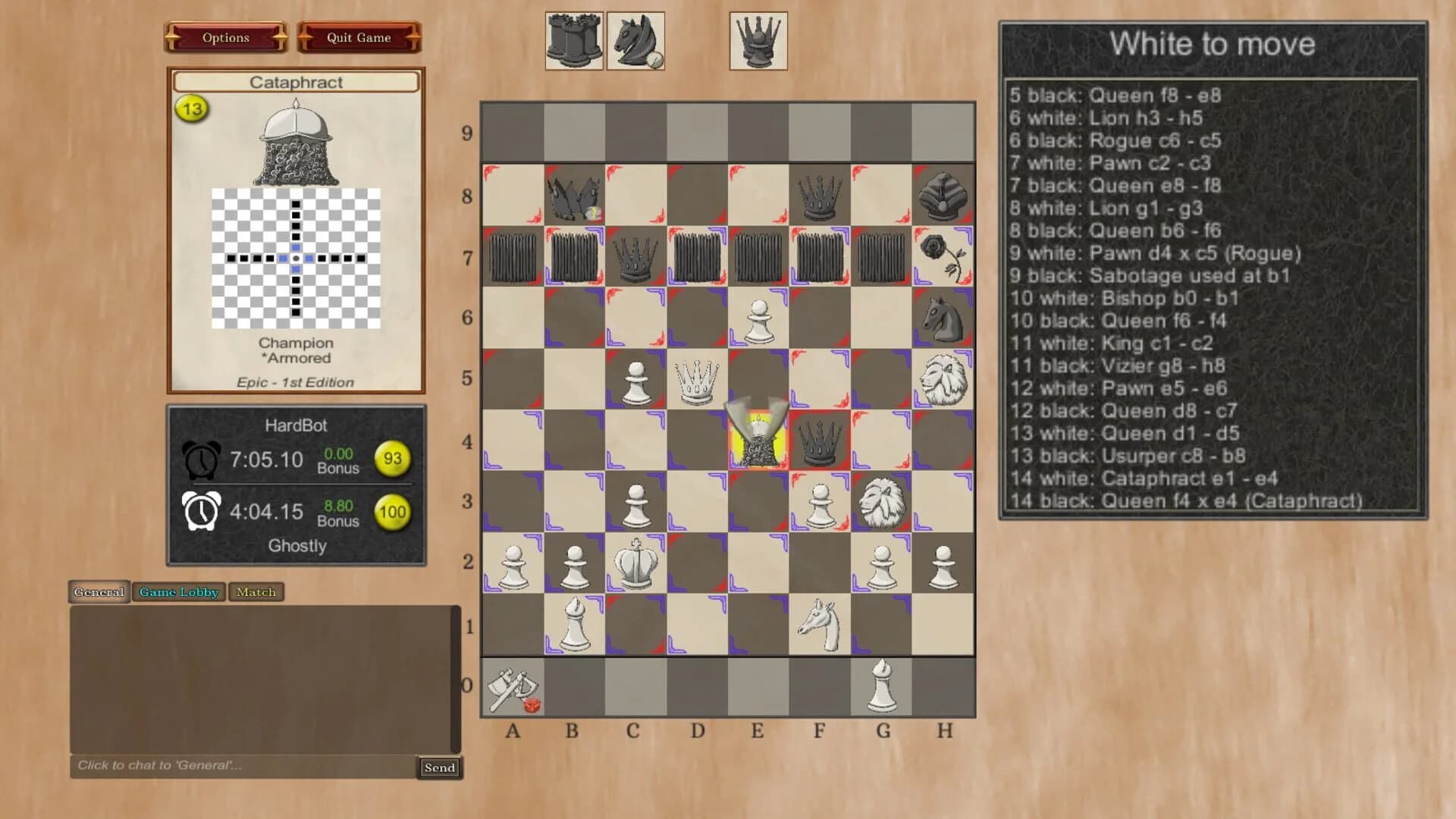1456x819 pixels.
Task: Select the highlighted Cataphract on e4
Action: (758, 440)
